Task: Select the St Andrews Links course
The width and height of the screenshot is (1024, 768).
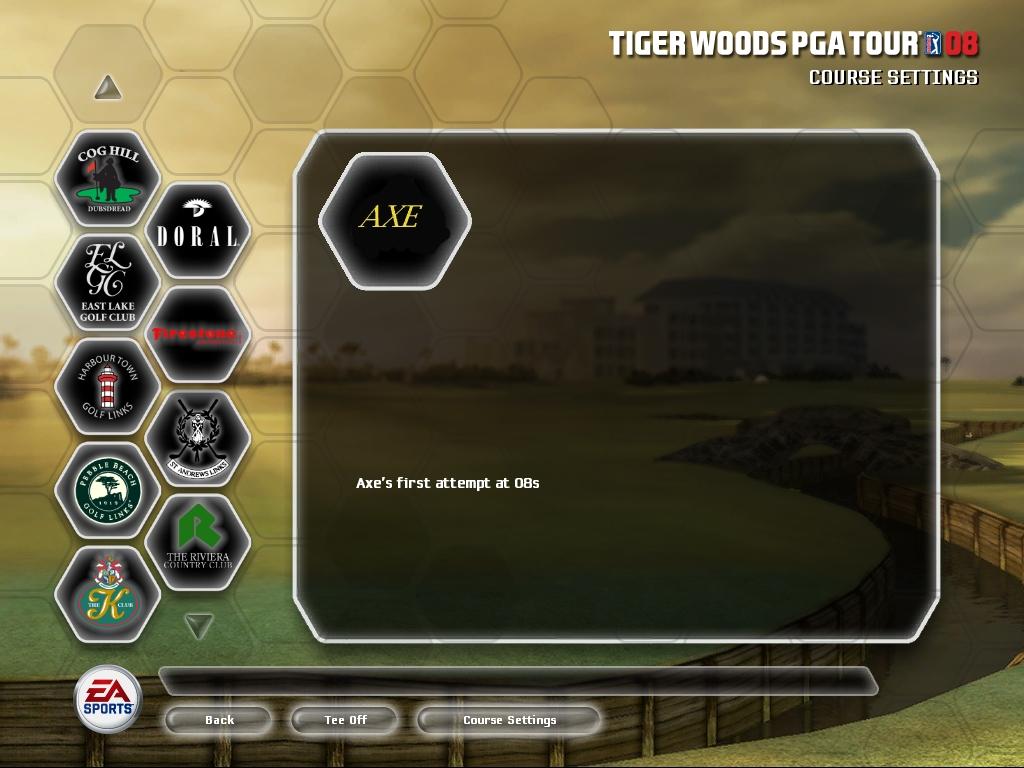Action: pyautogui.click(x=197, y=439)
